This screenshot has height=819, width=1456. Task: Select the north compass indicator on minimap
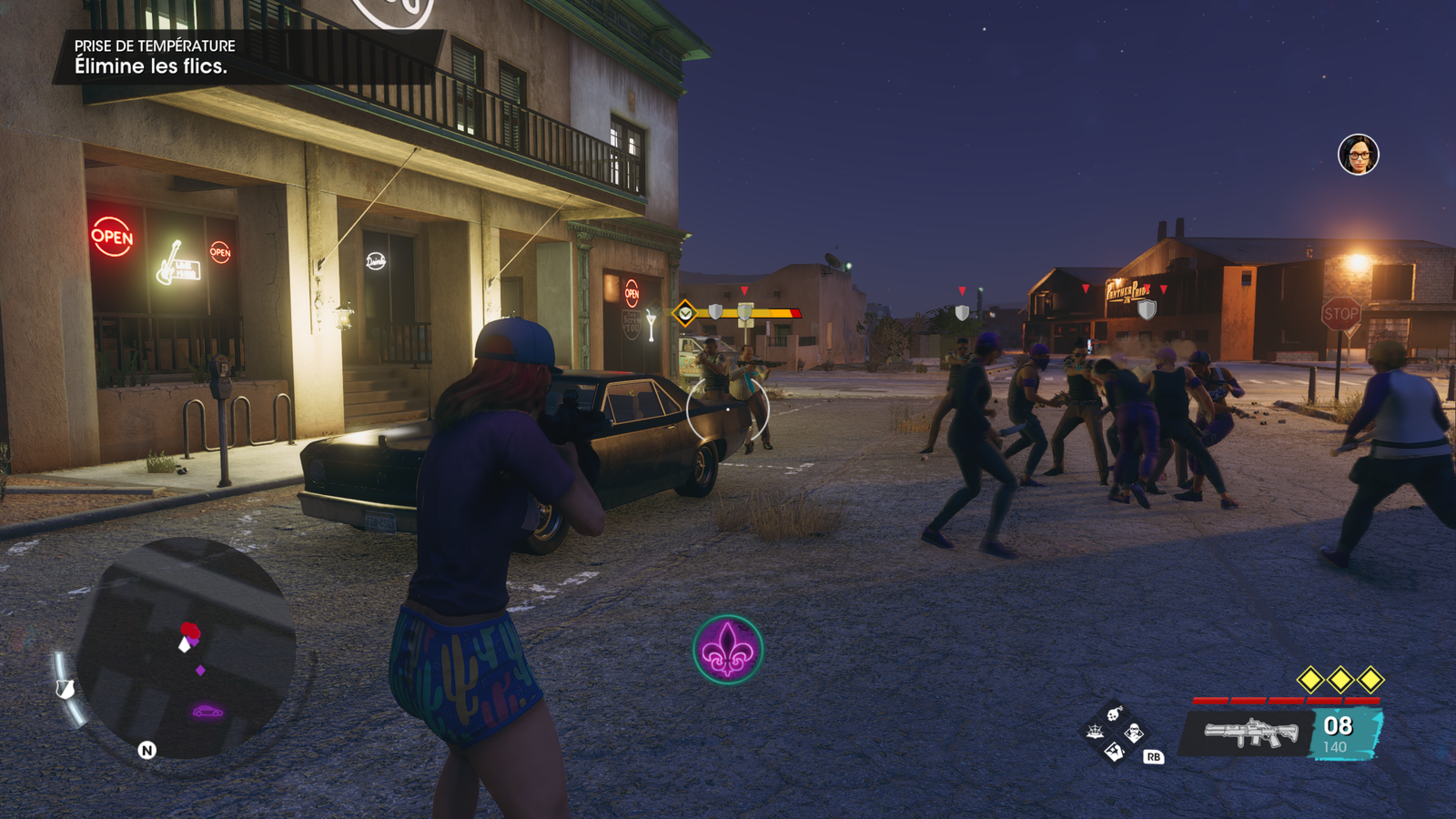(x=147, y=750)
